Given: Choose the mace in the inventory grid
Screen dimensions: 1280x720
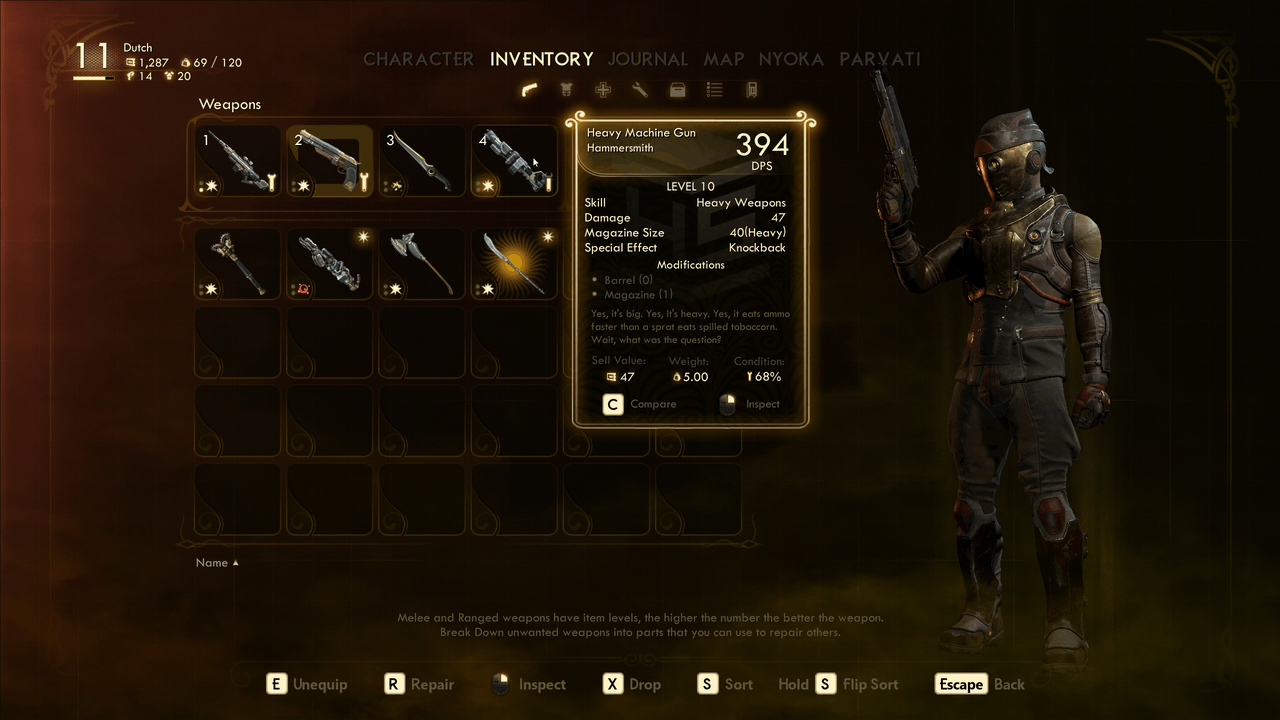Looking at the screenshot, I should [x=238, y=263].
